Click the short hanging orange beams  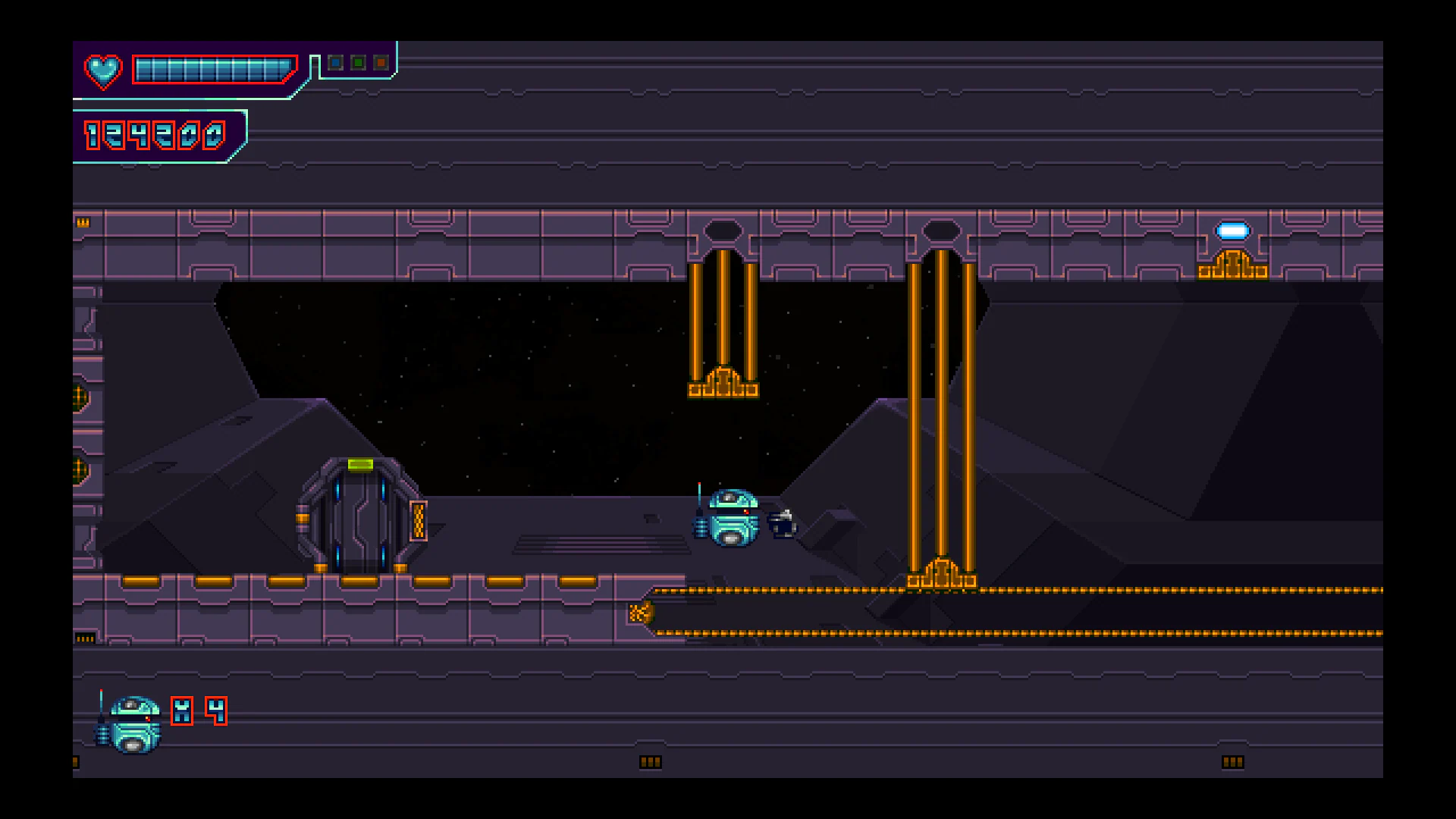[722, 318]
